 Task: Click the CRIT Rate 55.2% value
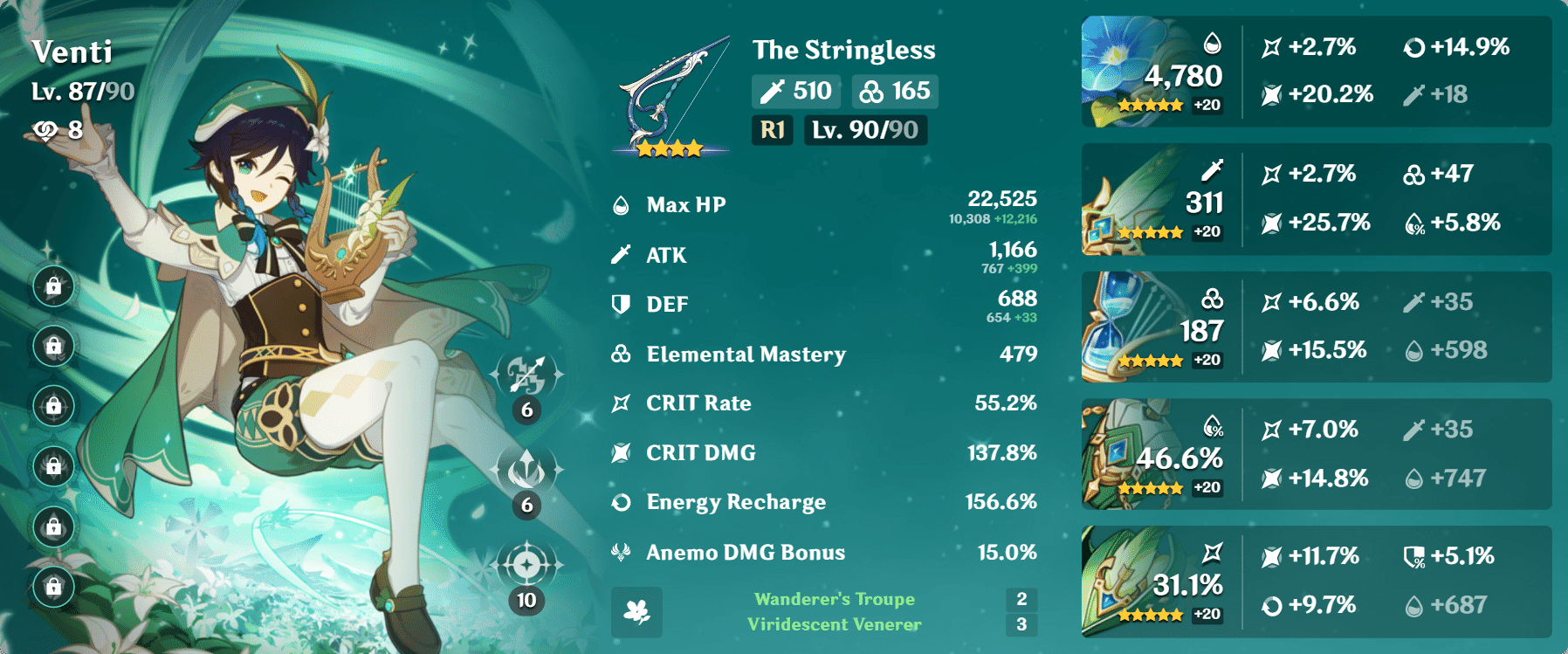point(1007,403)
